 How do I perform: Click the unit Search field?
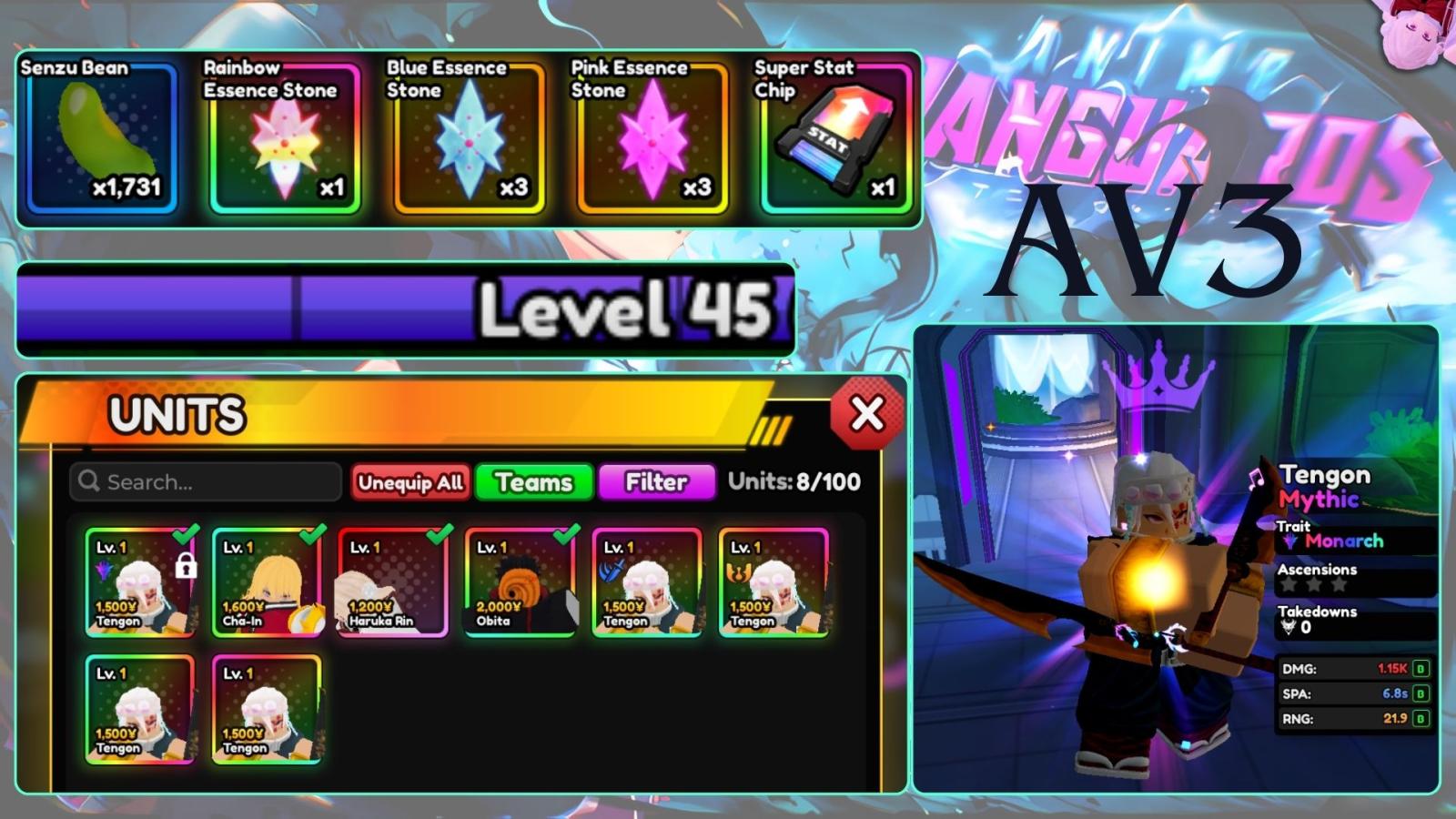[x=206, y=481]
